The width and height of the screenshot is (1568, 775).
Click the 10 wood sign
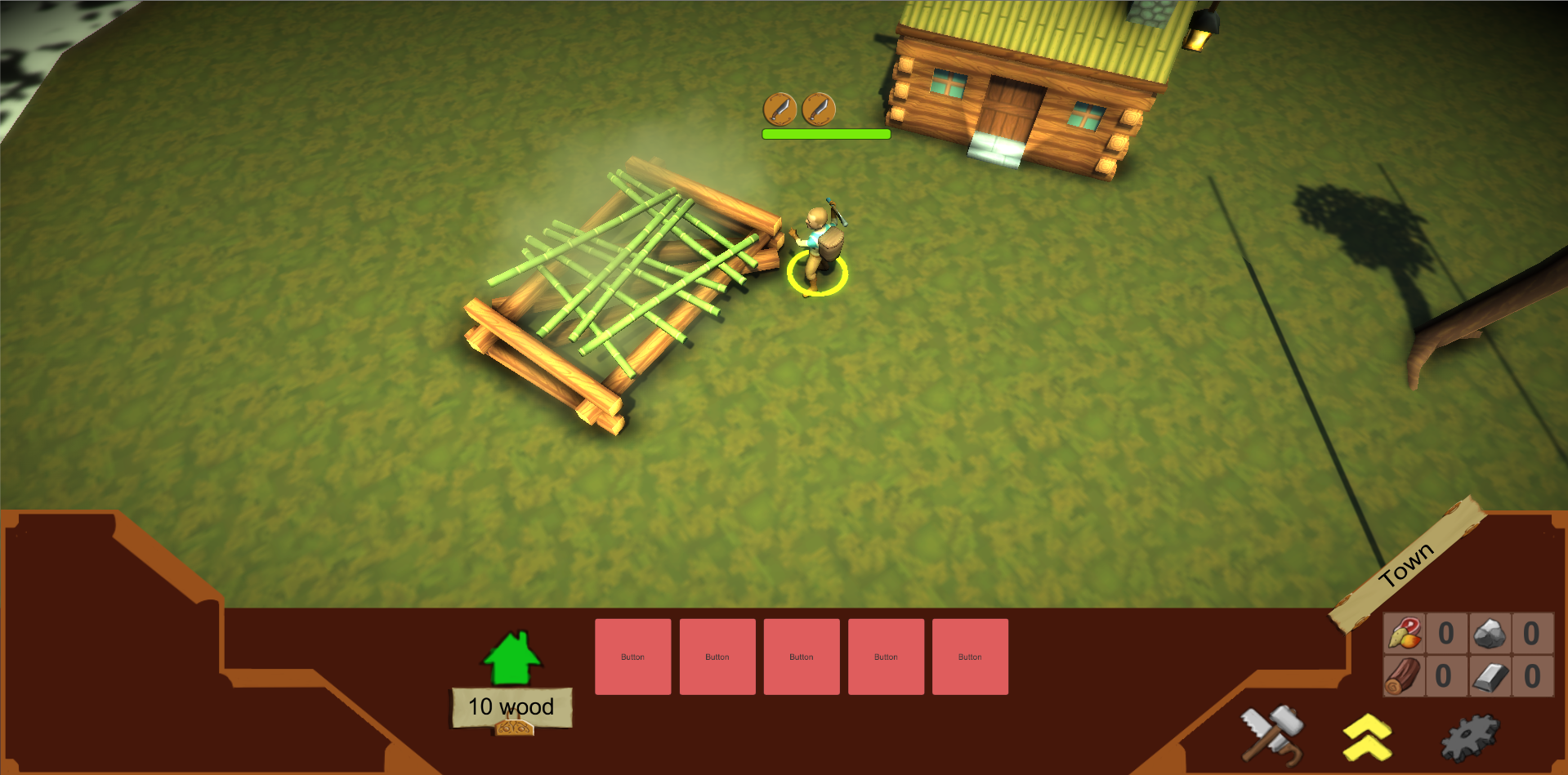pyautogui.click(x=511, y=706)
